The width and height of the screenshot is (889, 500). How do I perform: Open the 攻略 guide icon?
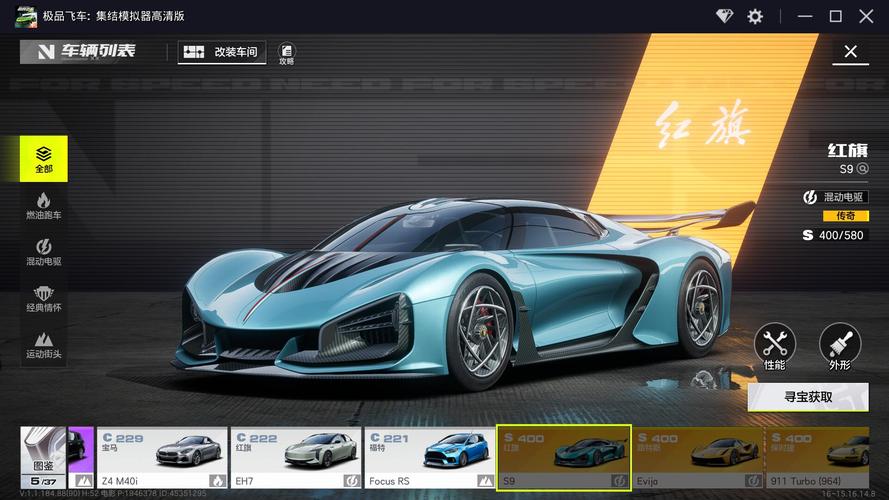[x=287, y=53]
